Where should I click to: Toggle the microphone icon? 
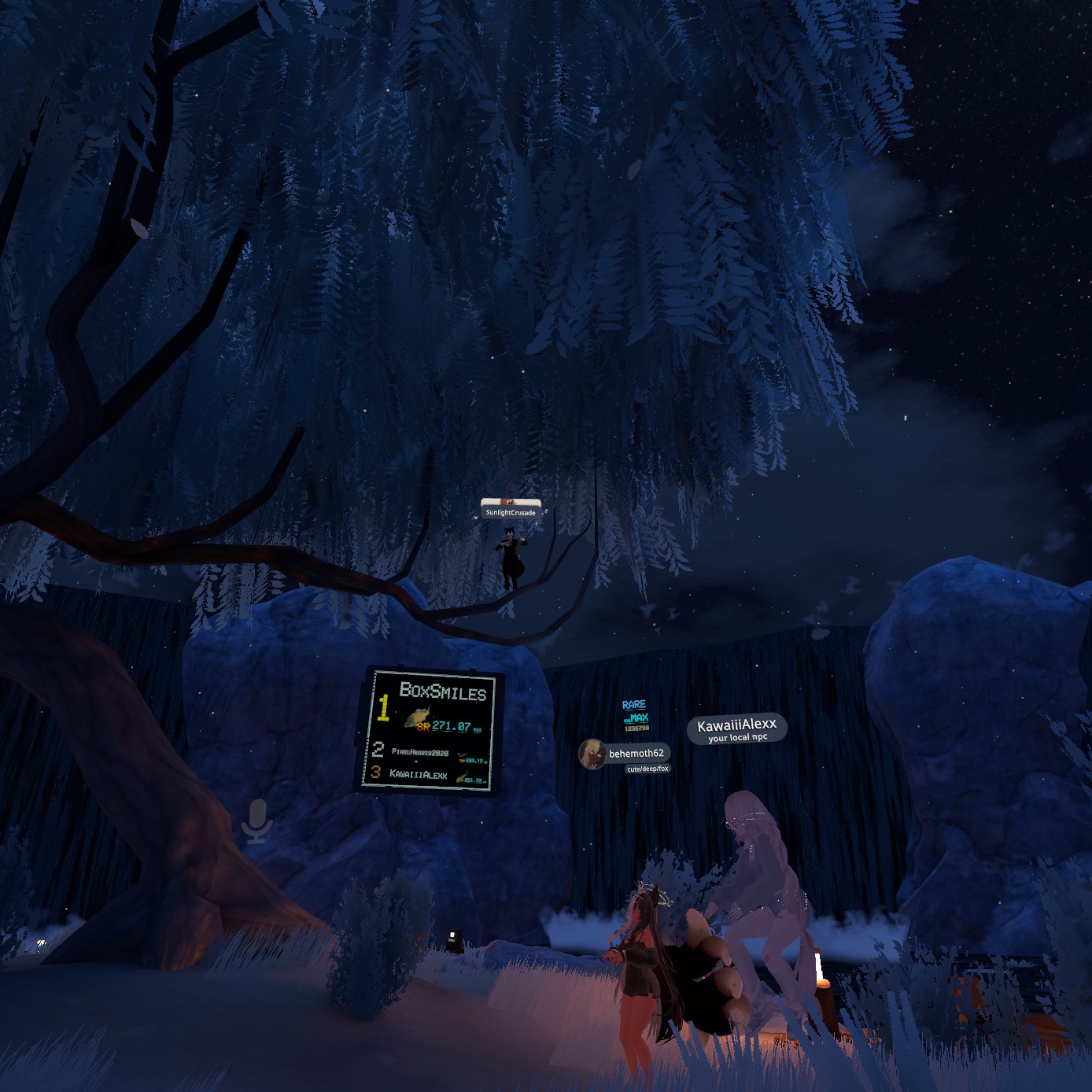click(x=256, y=822)
